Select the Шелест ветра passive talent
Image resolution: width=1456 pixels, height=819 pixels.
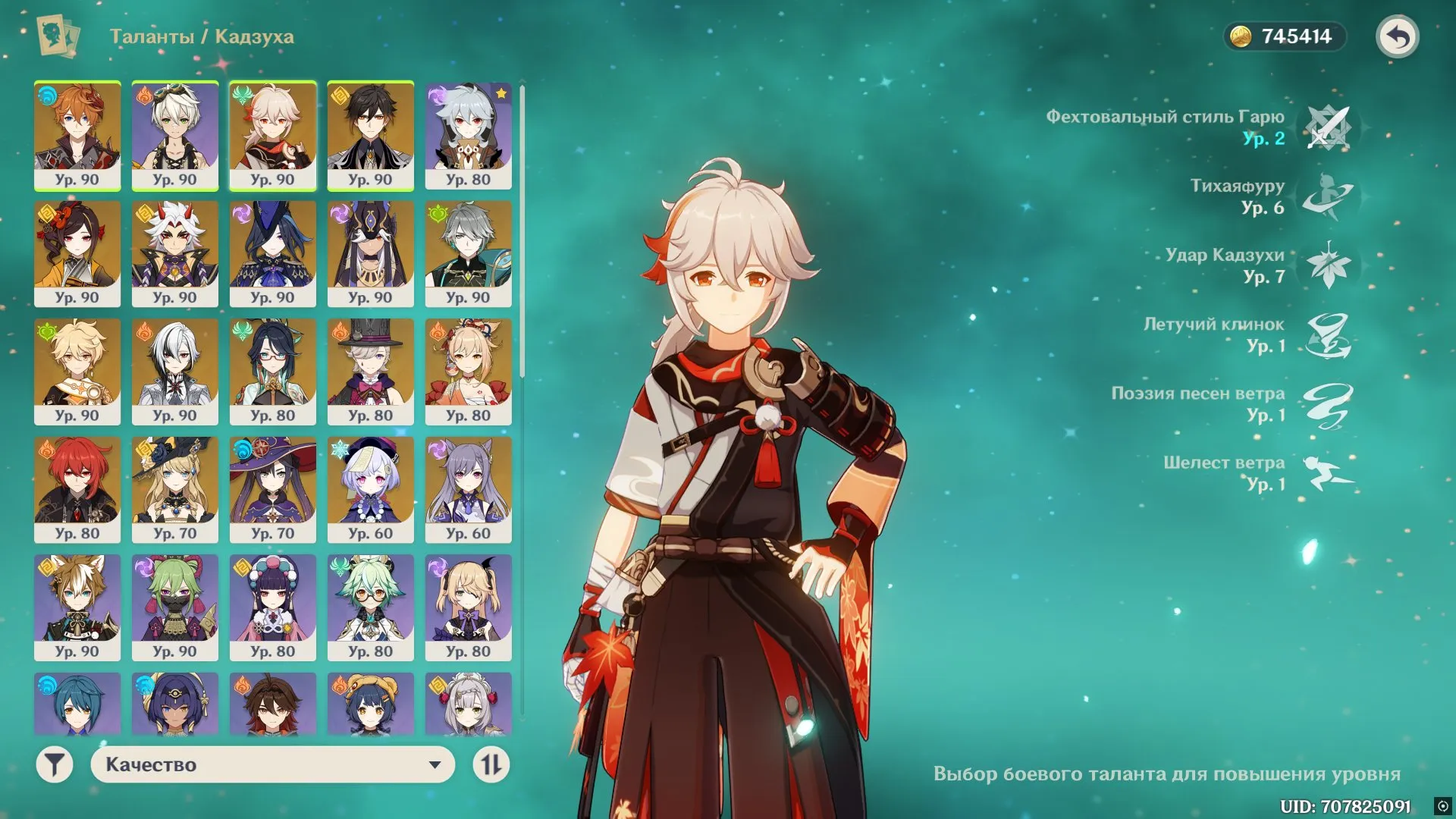pos(1328,473)
